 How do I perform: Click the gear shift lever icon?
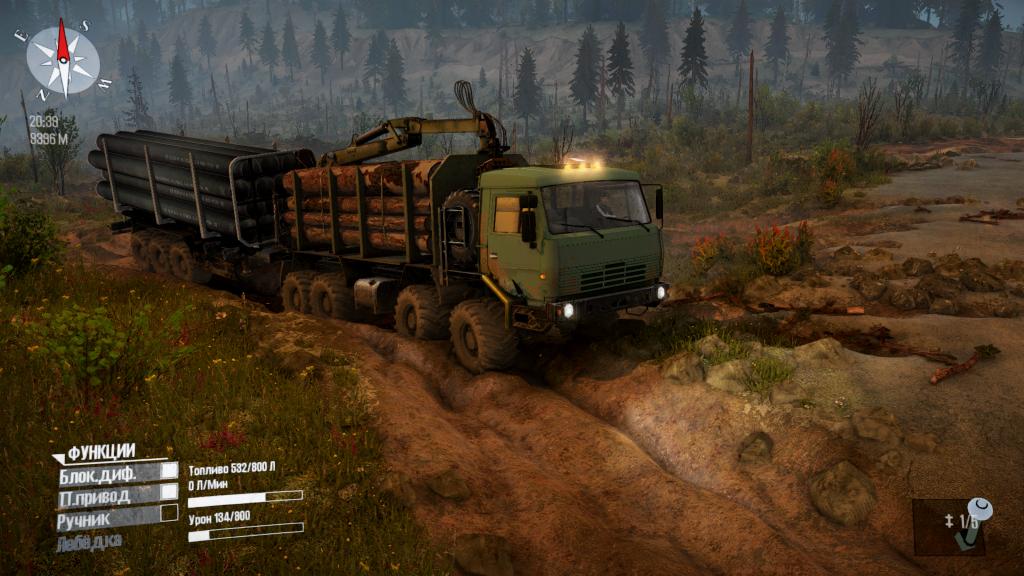click(x=970, y=525)
